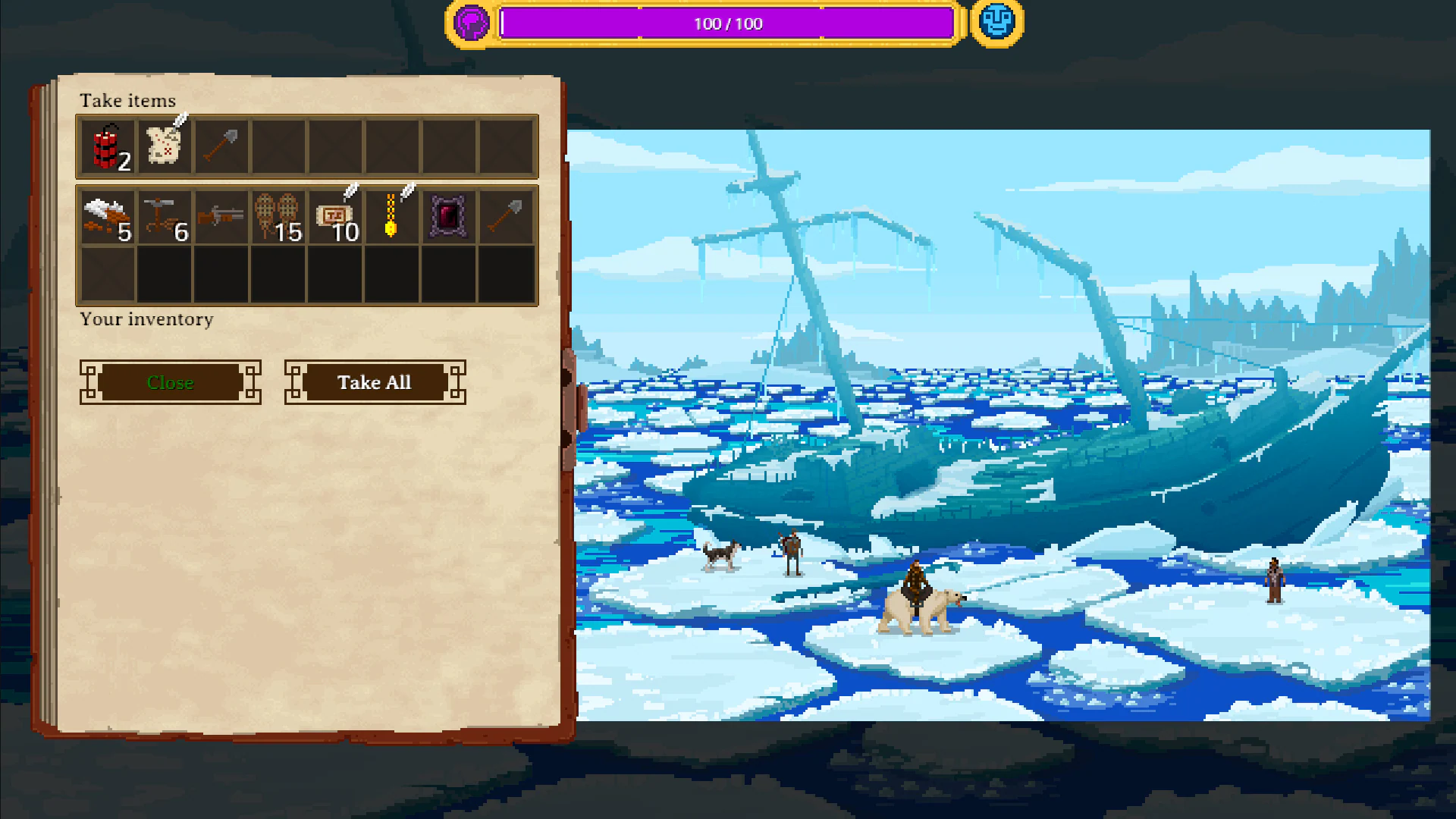
Task: Click the shovel at the end of your inventory
Action: pyautogui.click(x=506, y=218)
